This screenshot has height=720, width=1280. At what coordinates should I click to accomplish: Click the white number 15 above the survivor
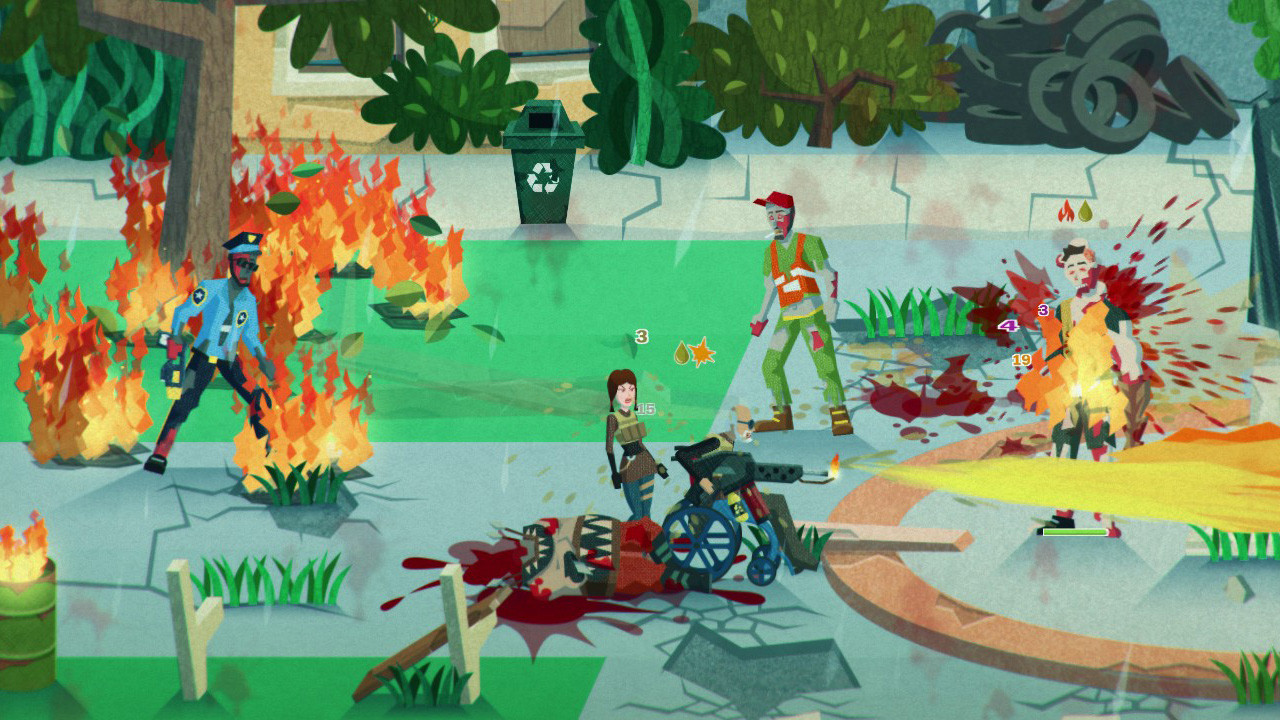tap(646, 410)
